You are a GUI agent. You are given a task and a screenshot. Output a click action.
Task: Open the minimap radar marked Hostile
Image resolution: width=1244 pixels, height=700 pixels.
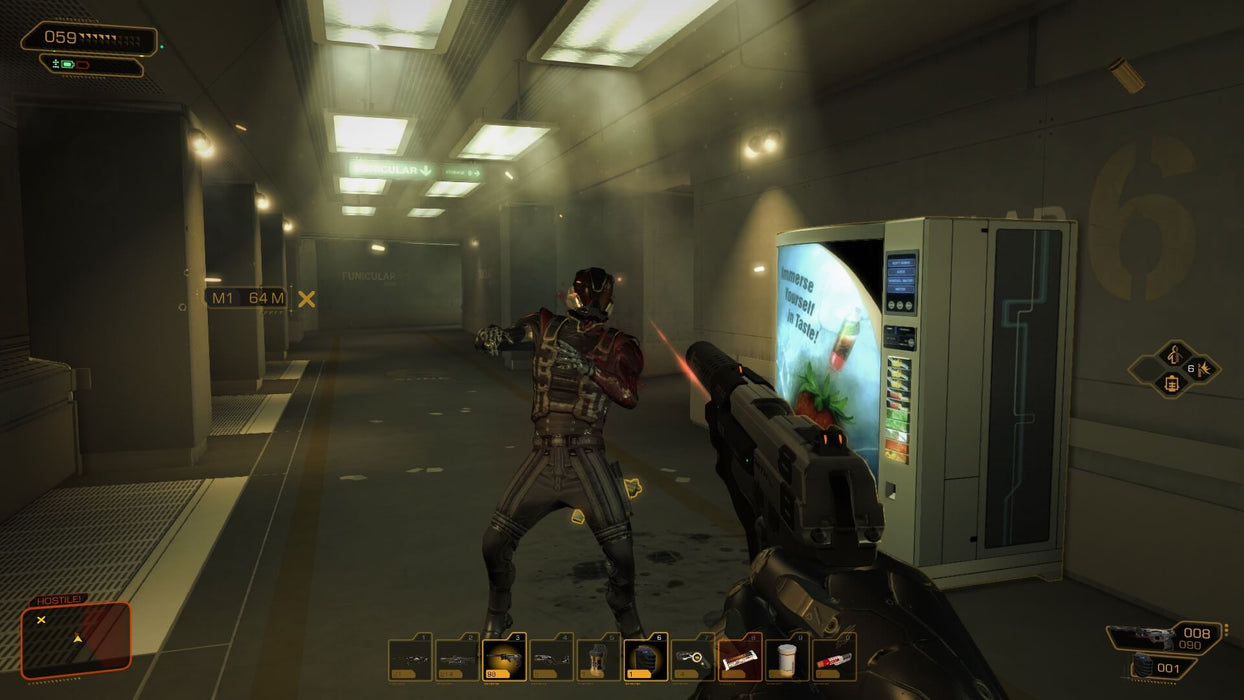point(77,637)
